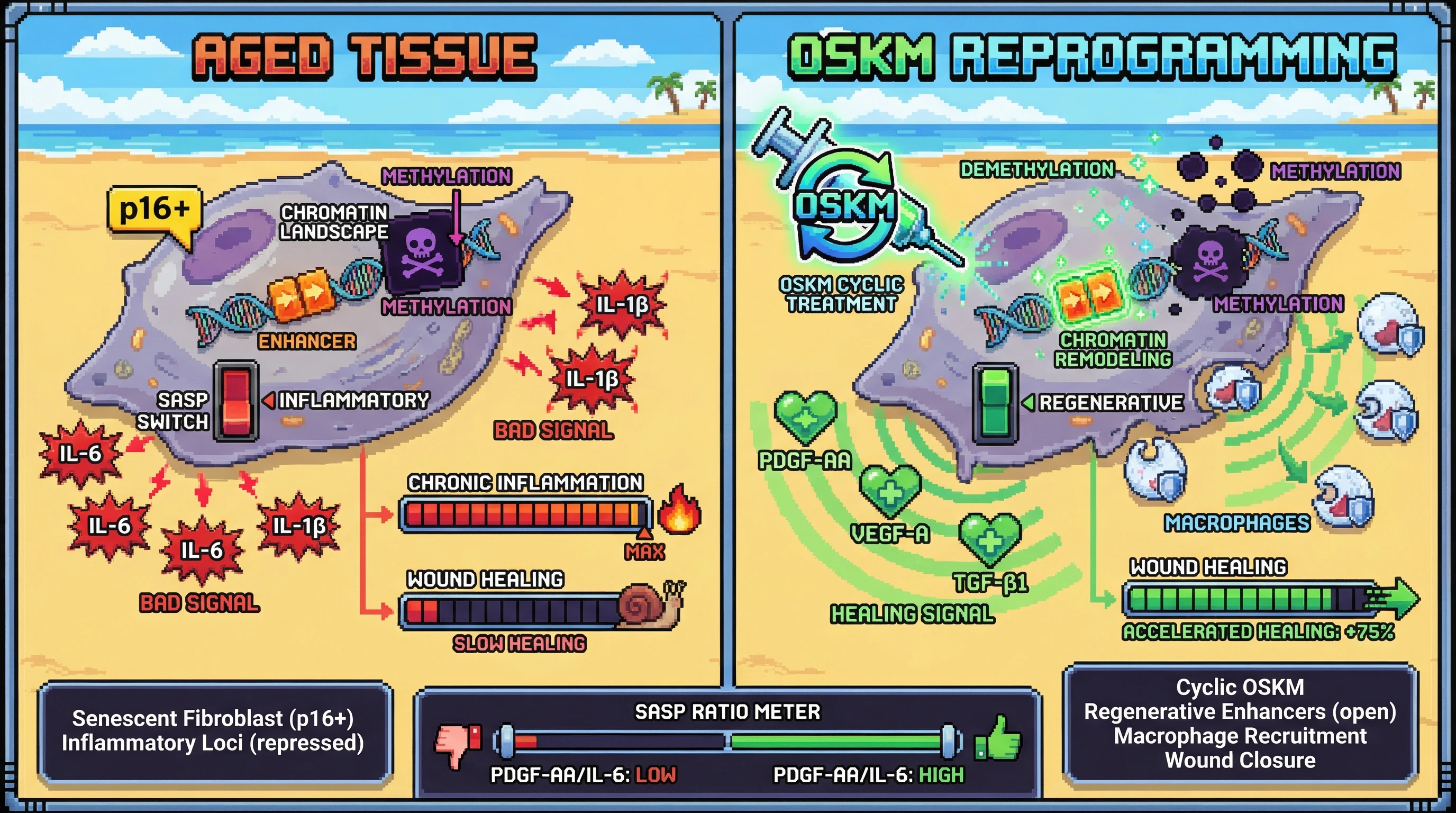Open the Cyclic OSKM summary panel

[1240, 724]
